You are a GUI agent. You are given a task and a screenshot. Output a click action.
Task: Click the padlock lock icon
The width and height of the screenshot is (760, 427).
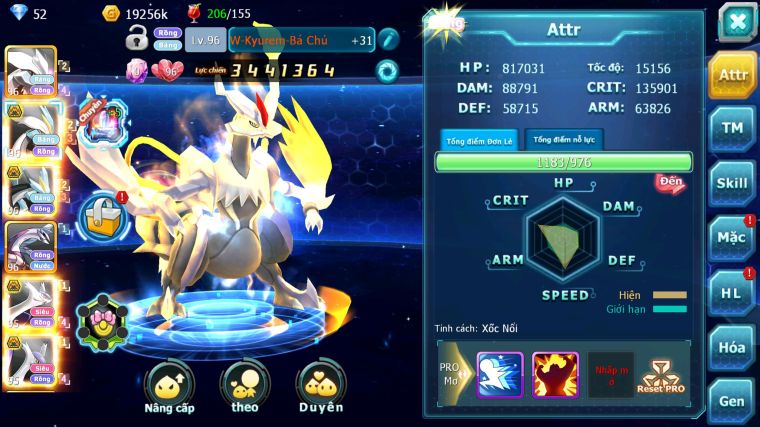point(137,40)
